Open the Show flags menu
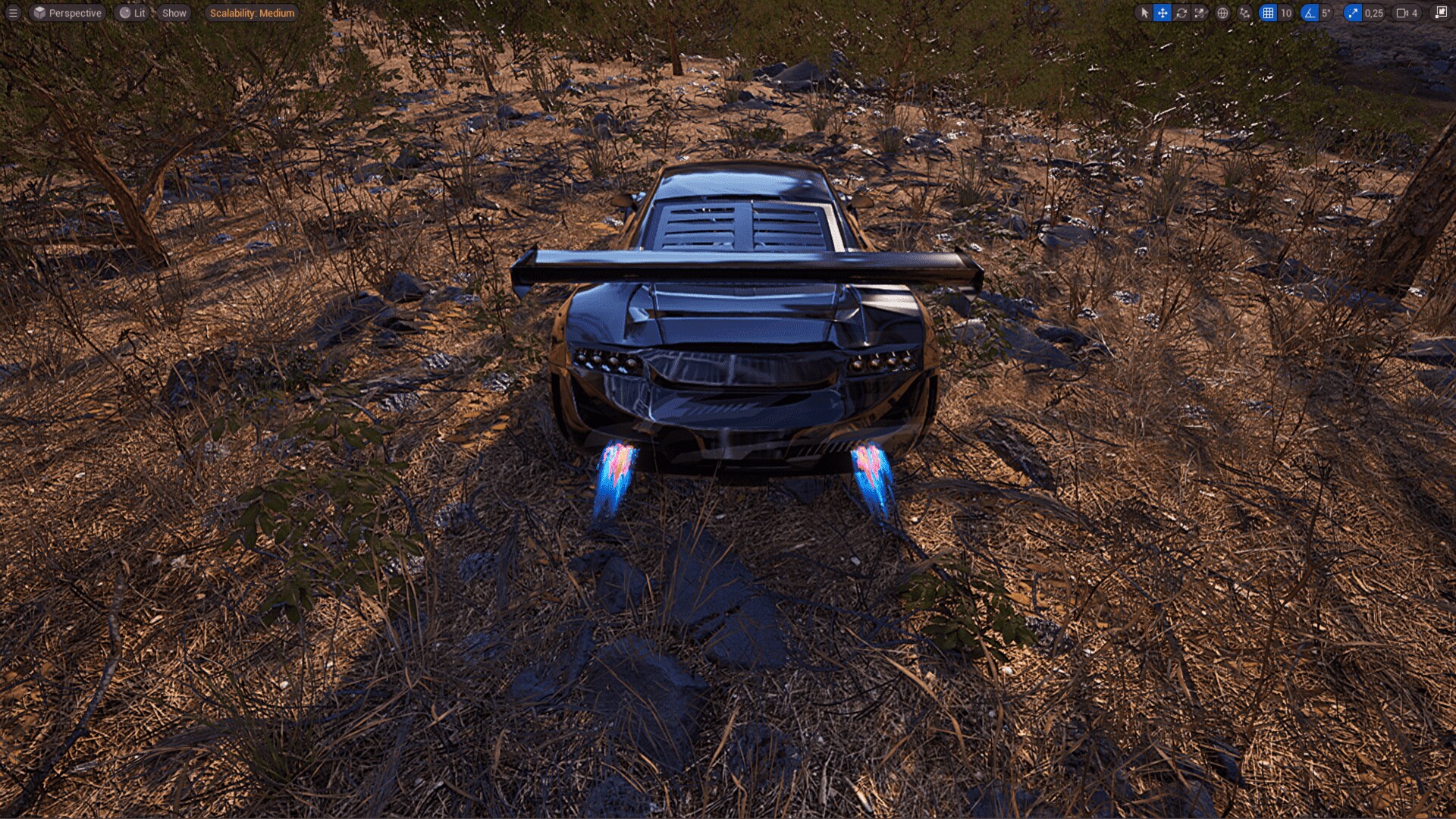Viewport: 1456px width, 819px height. pyautogui.click(x=173, y=13)
